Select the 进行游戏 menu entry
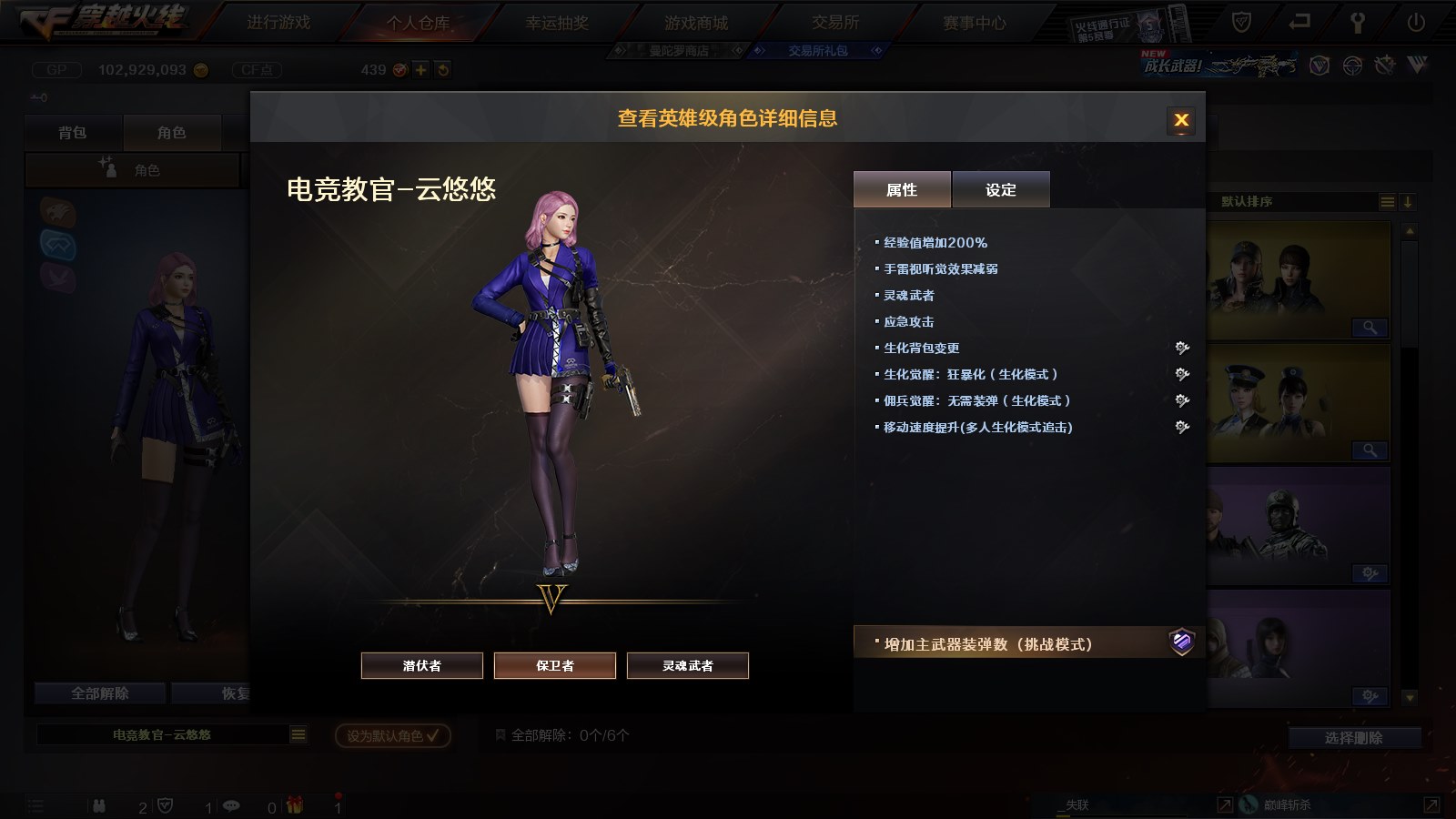This screenshot has height=819, width=1456. 278,22
